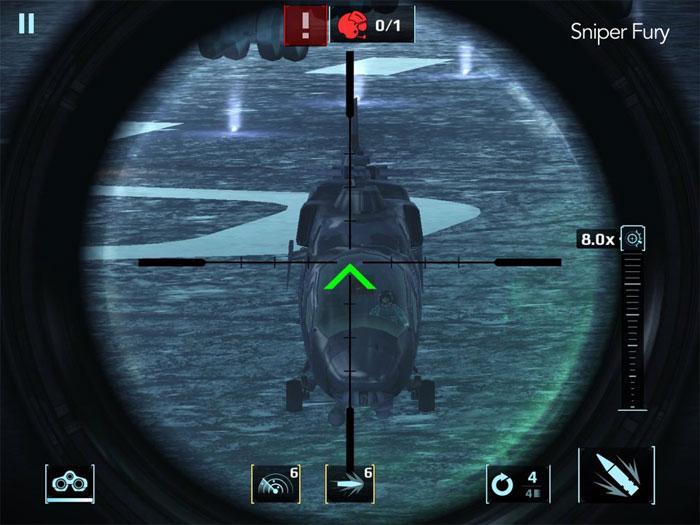This screenshot has width=700, height=525.
Task: Use the piercing bullet booster
Action: coord(350,484)
